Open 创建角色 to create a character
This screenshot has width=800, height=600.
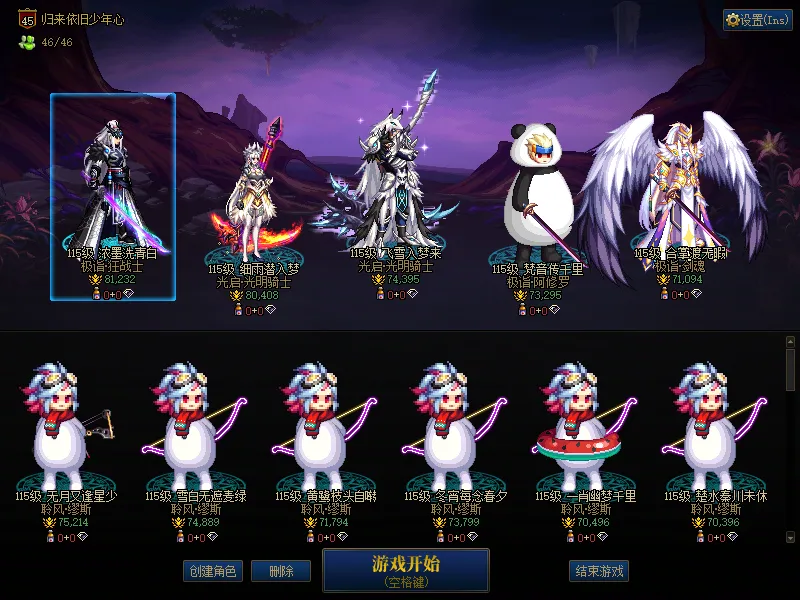(x=212, y=571)
